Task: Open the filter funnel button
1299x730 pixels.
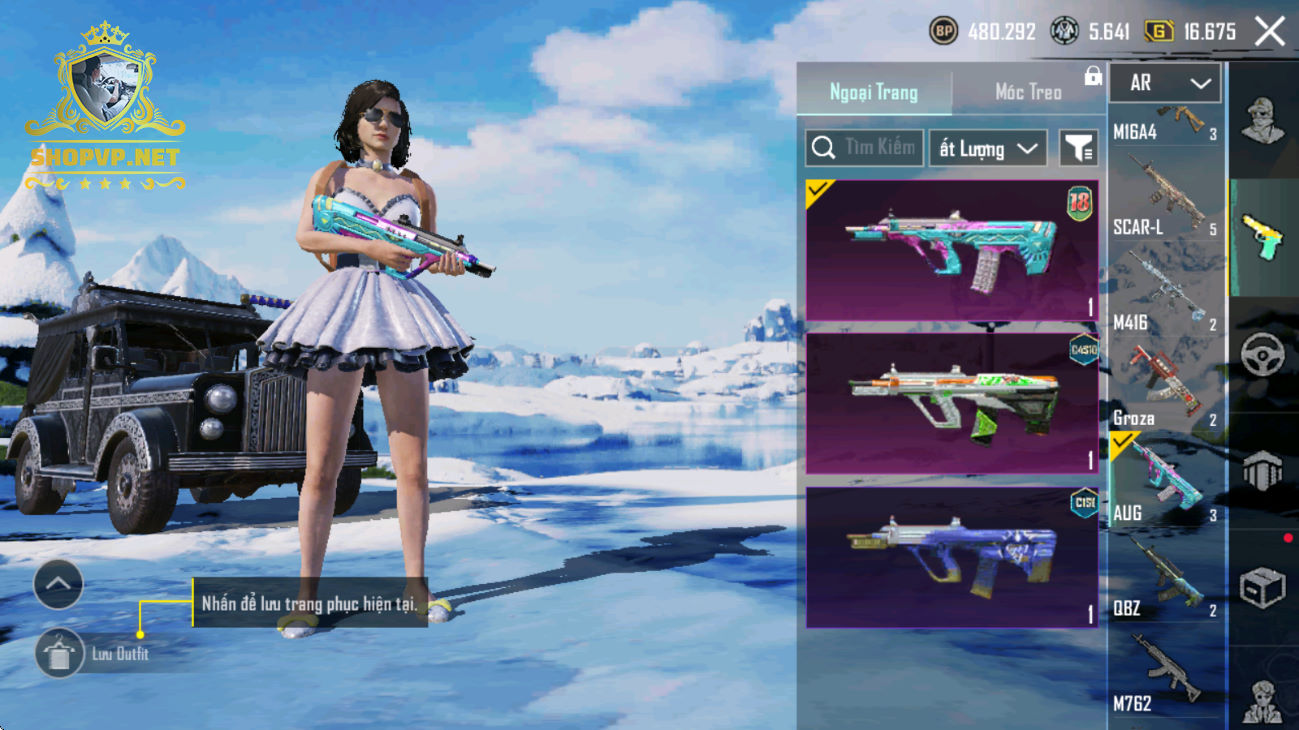Action: pyautogui.click(x=1078, y=149)
